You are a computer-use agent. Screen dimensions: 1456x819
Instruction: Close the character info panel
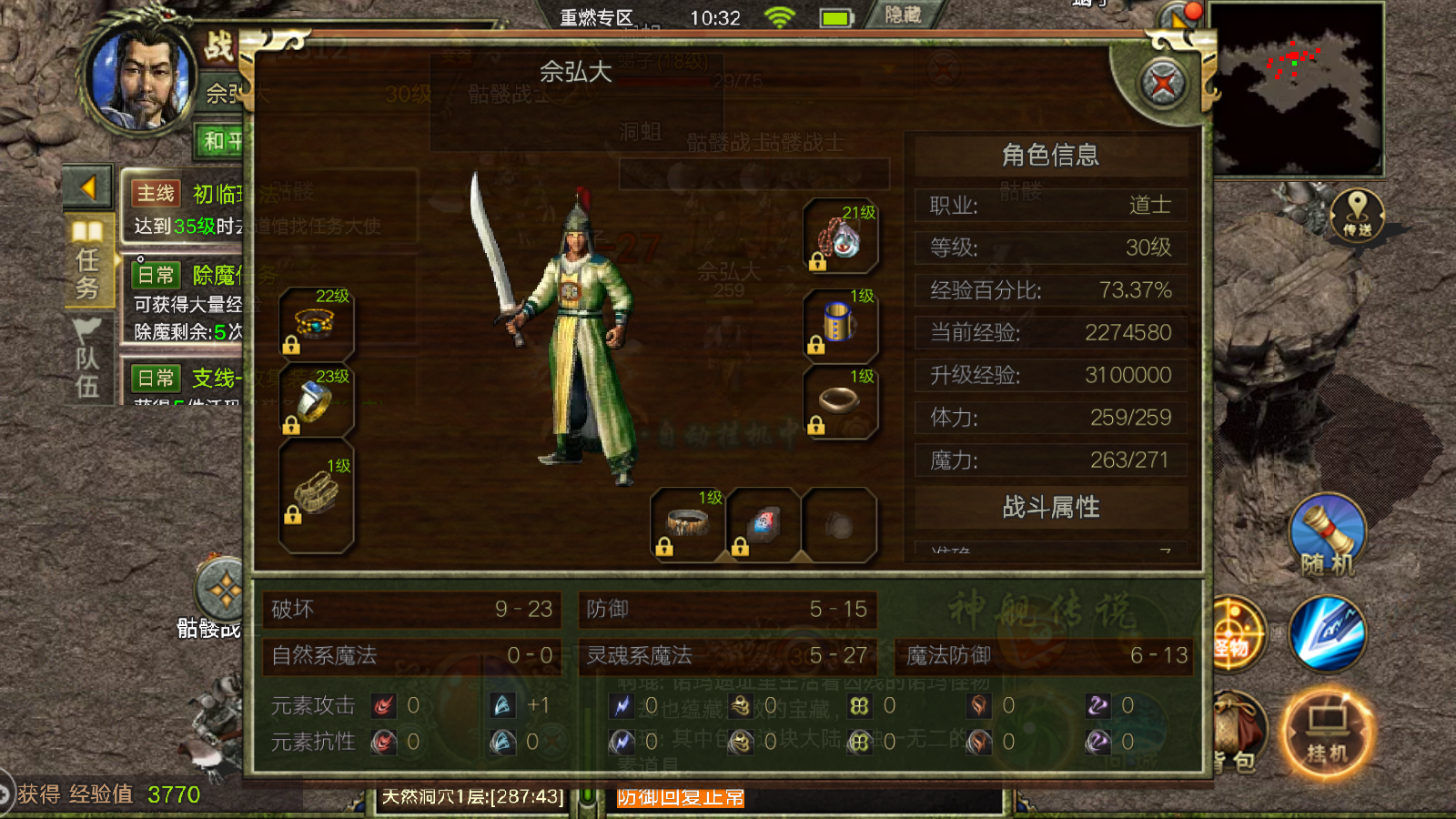[1163, 85]
